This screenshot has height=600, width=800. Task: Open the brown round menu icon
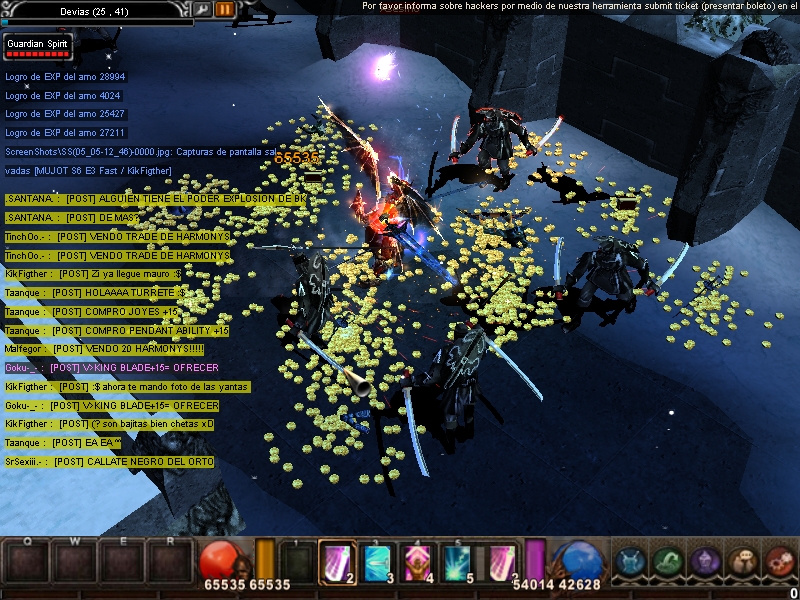(742, 562)
